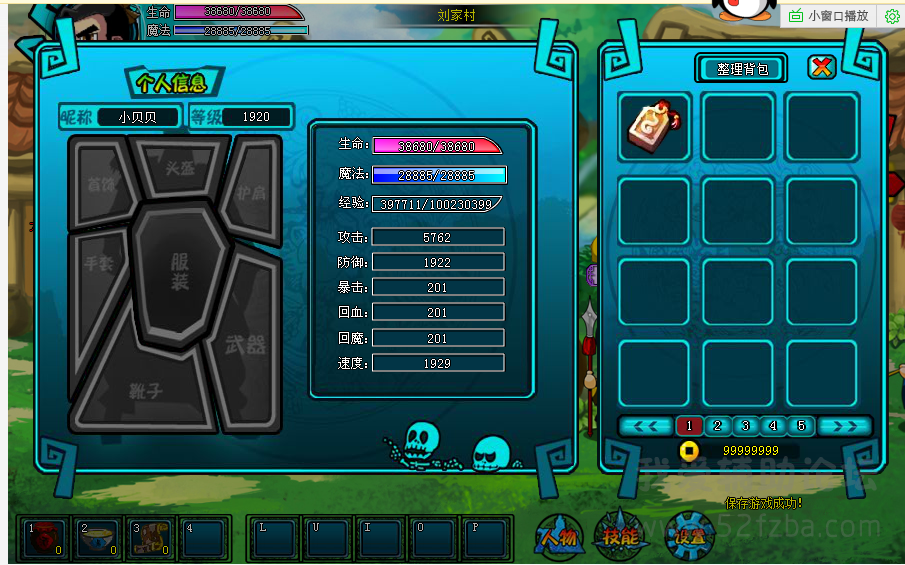Click the next page double-arrow button
Screen dimensions: 905x565
(845, 426)
